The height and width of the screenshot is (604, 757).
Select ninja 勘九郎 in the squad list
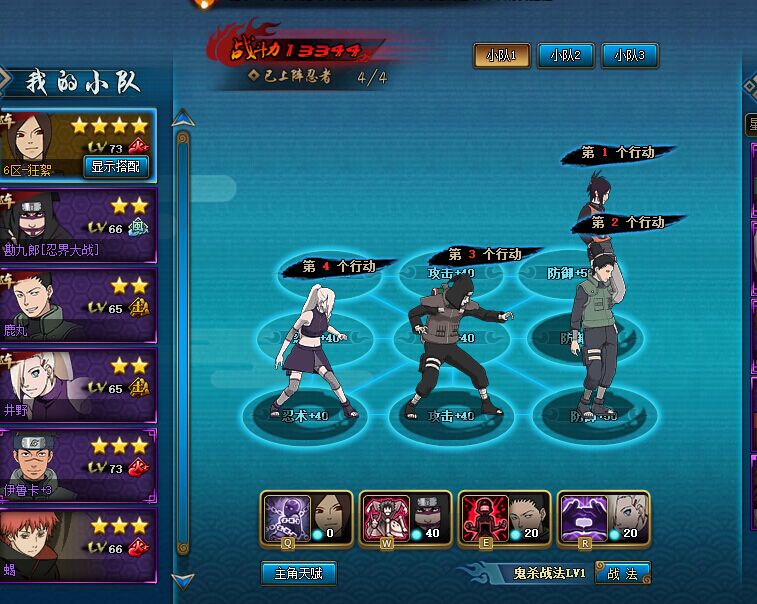(x=78, y=226)
